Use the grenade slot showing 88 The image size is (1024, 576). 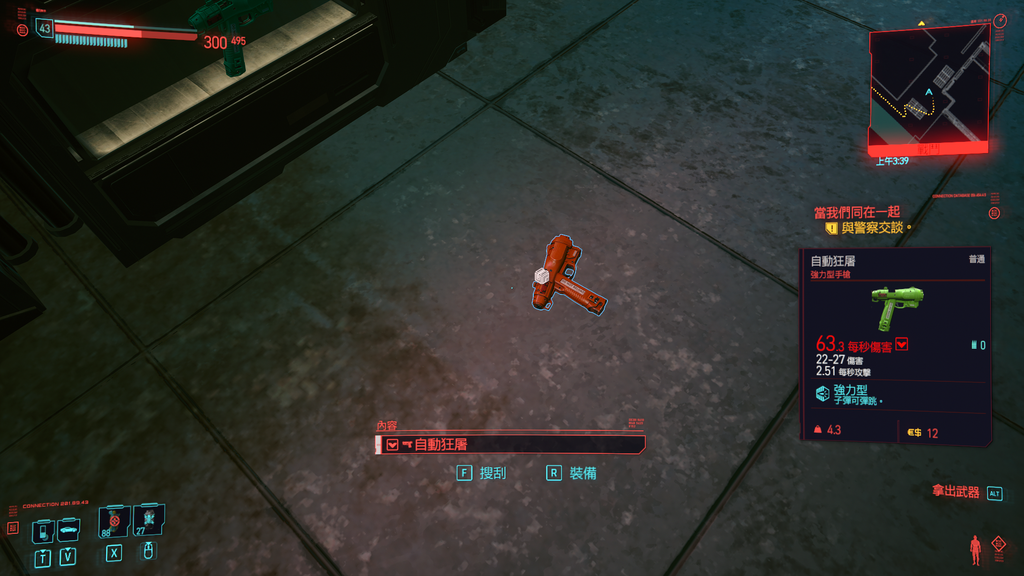(113, 521)
